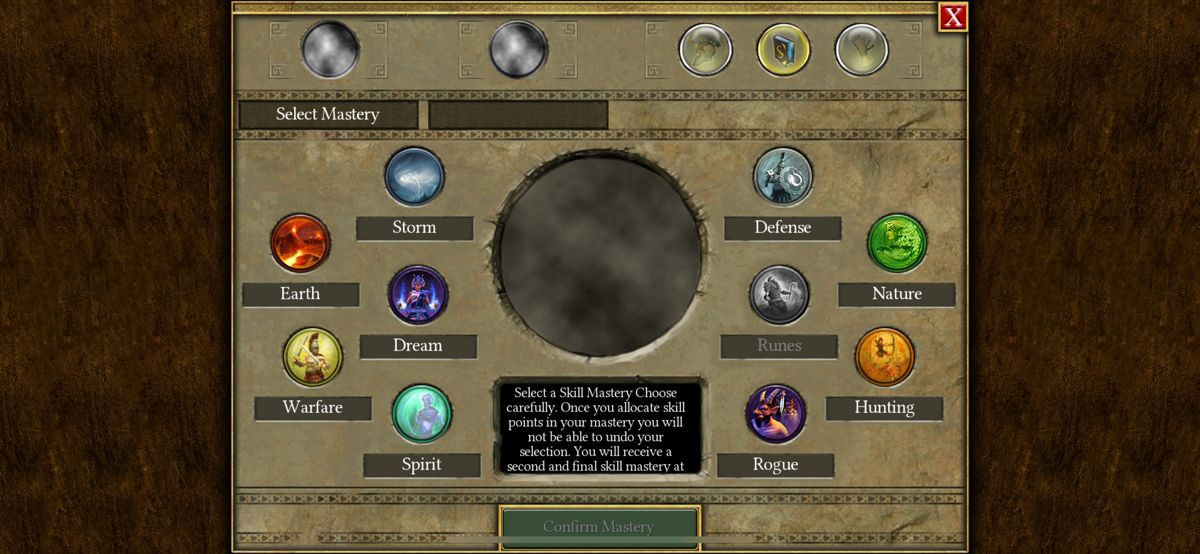The image size is (1200, 554).
Task: Click the Rogue label button
Action: pyautogui.click(x=776, y=465)
